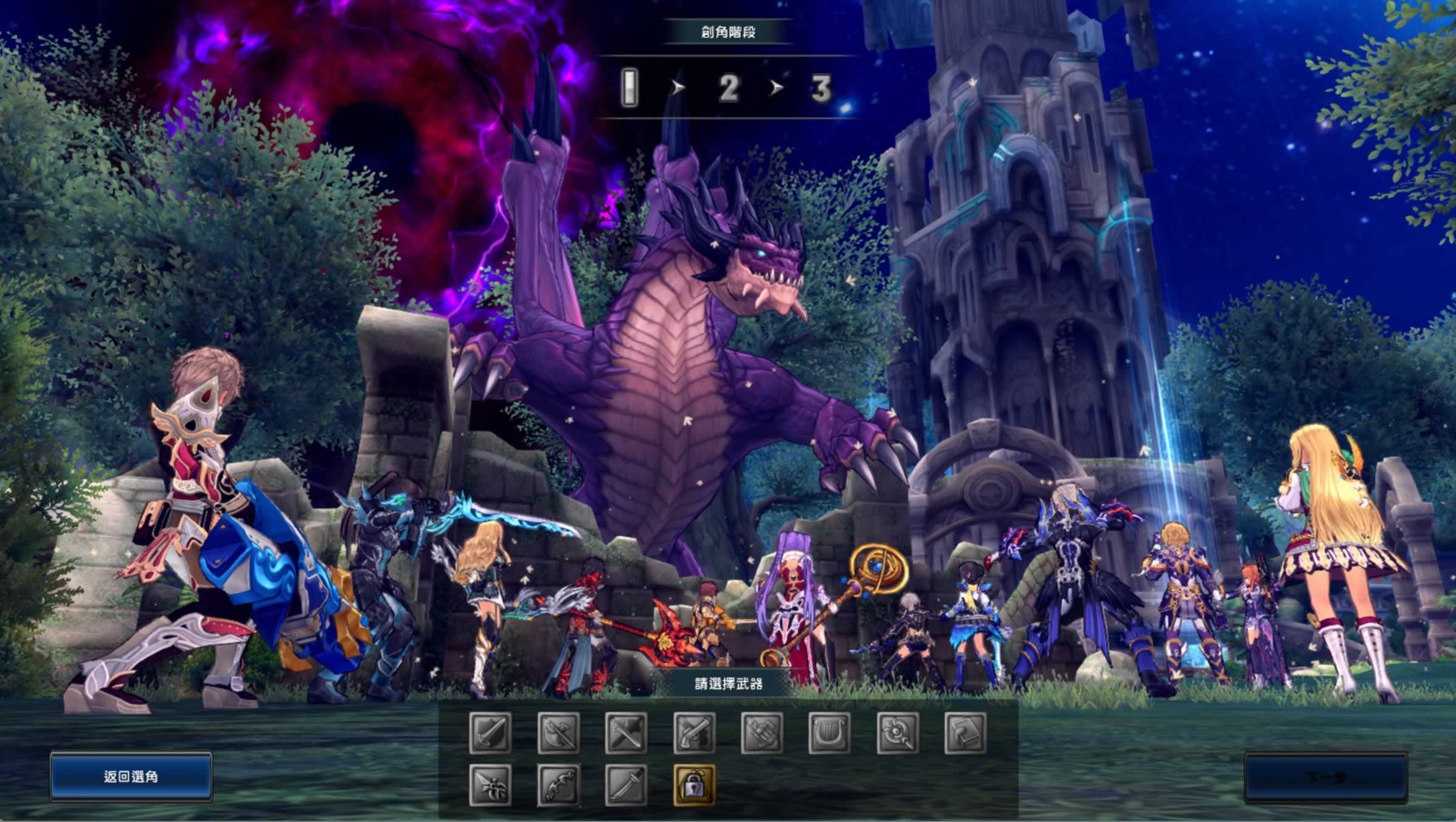Pick the crossed dual blades weapon

point(626,733)
